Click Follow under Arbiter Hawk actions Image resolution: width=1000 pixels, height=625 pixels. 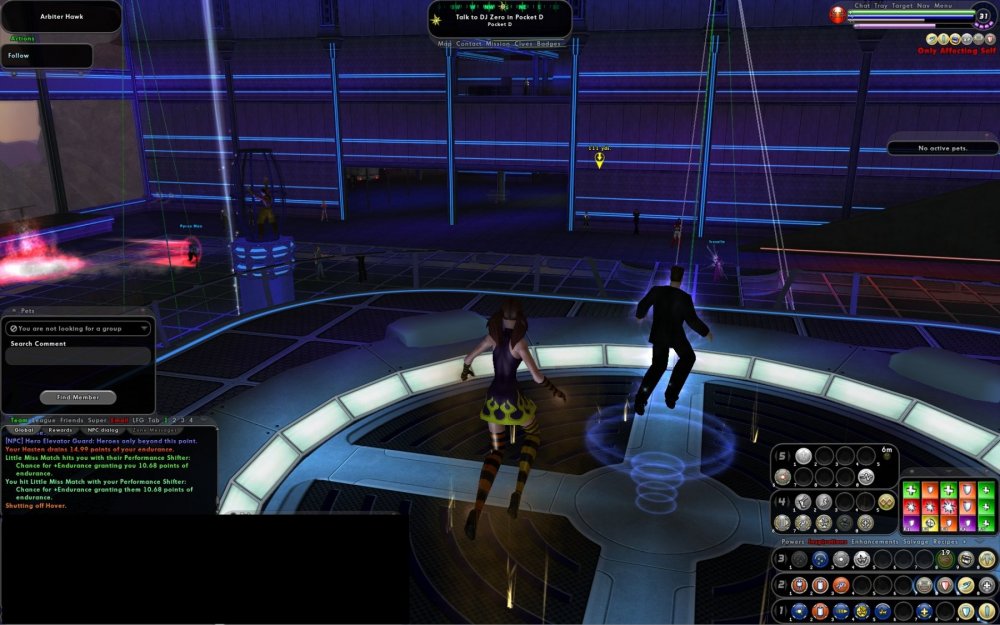pos(19,56)
